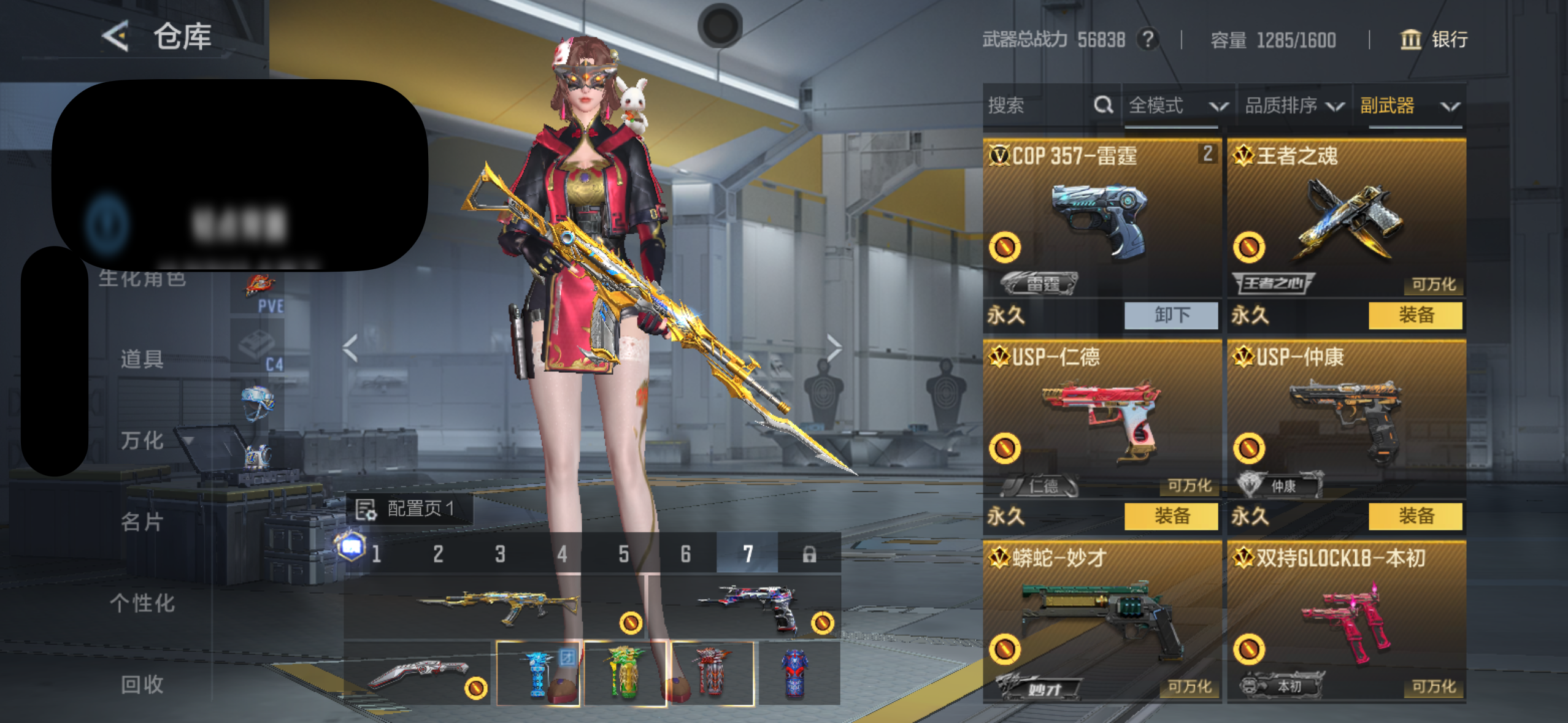
Task: Rotate to the next character with right arrow
Action: click(833, 348)
